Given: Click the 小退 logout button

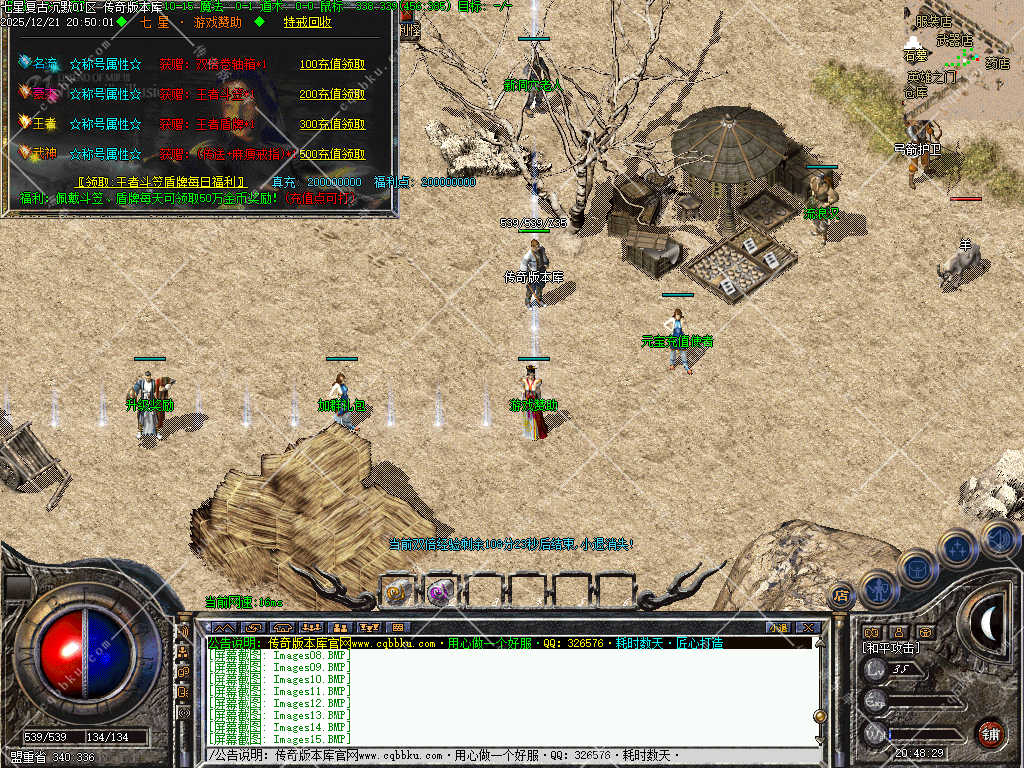Looking at the screenshot, I should pos(778,628).
